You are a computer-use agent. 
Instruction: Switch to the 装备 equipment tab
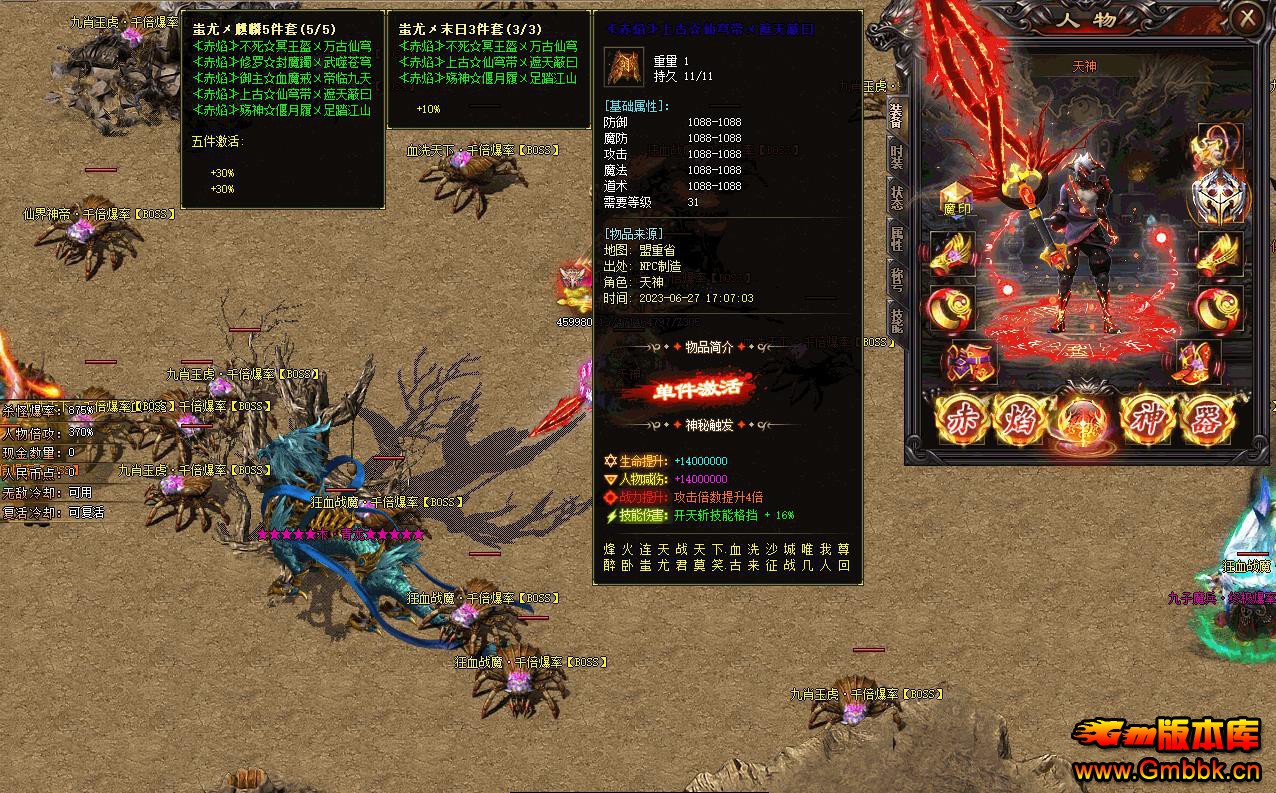pos(895,117)
